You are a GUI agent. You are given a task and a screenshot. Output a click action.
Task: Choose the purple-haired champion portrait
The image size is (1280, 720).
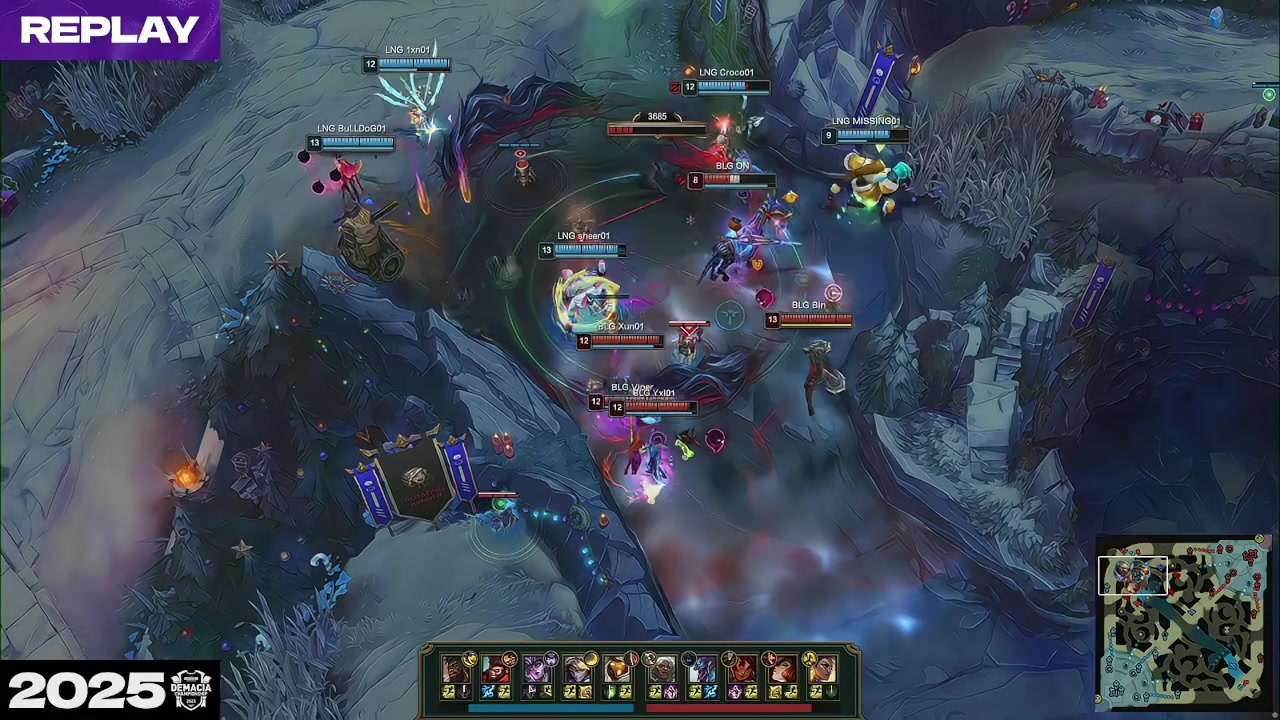pos(536,669)
